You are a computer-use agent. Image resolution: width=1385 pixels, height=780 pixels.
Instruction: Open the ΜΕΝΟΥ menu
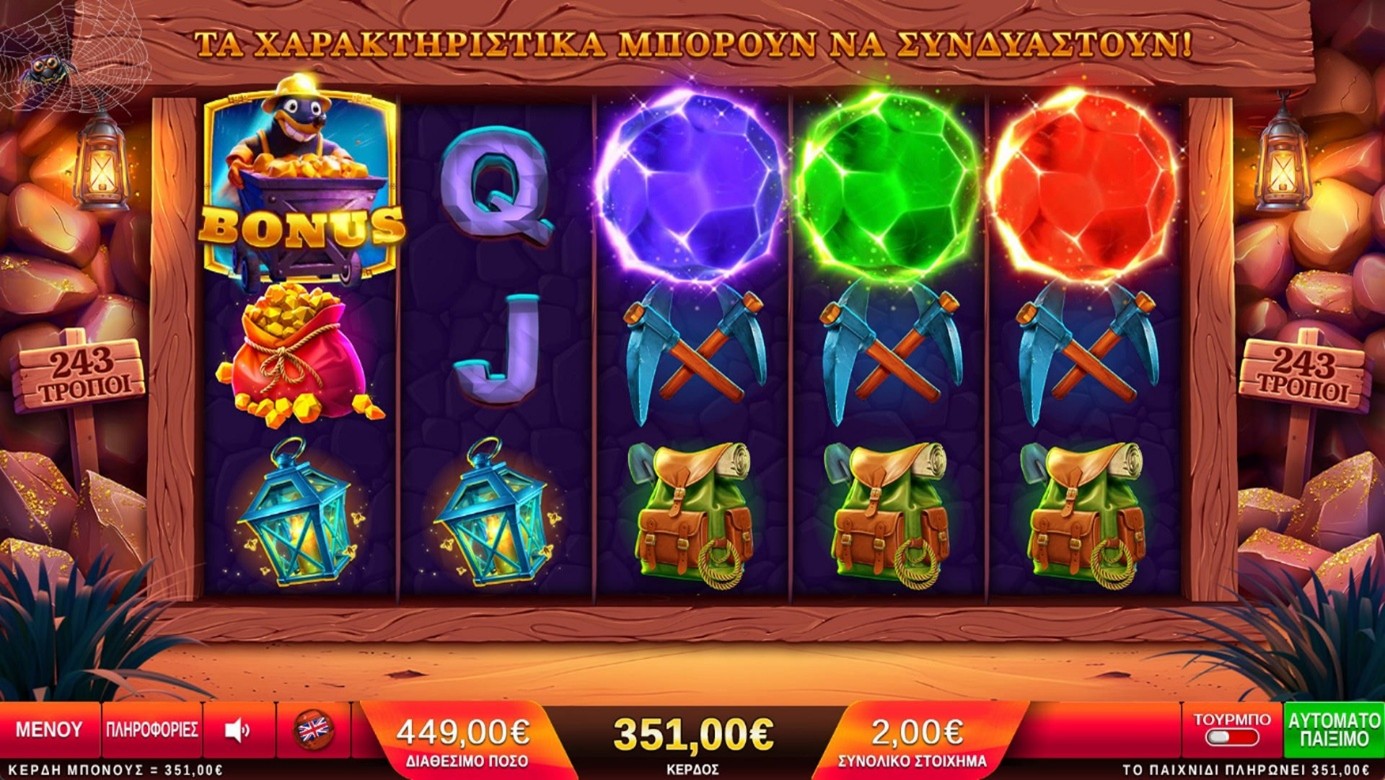[49, 730]
